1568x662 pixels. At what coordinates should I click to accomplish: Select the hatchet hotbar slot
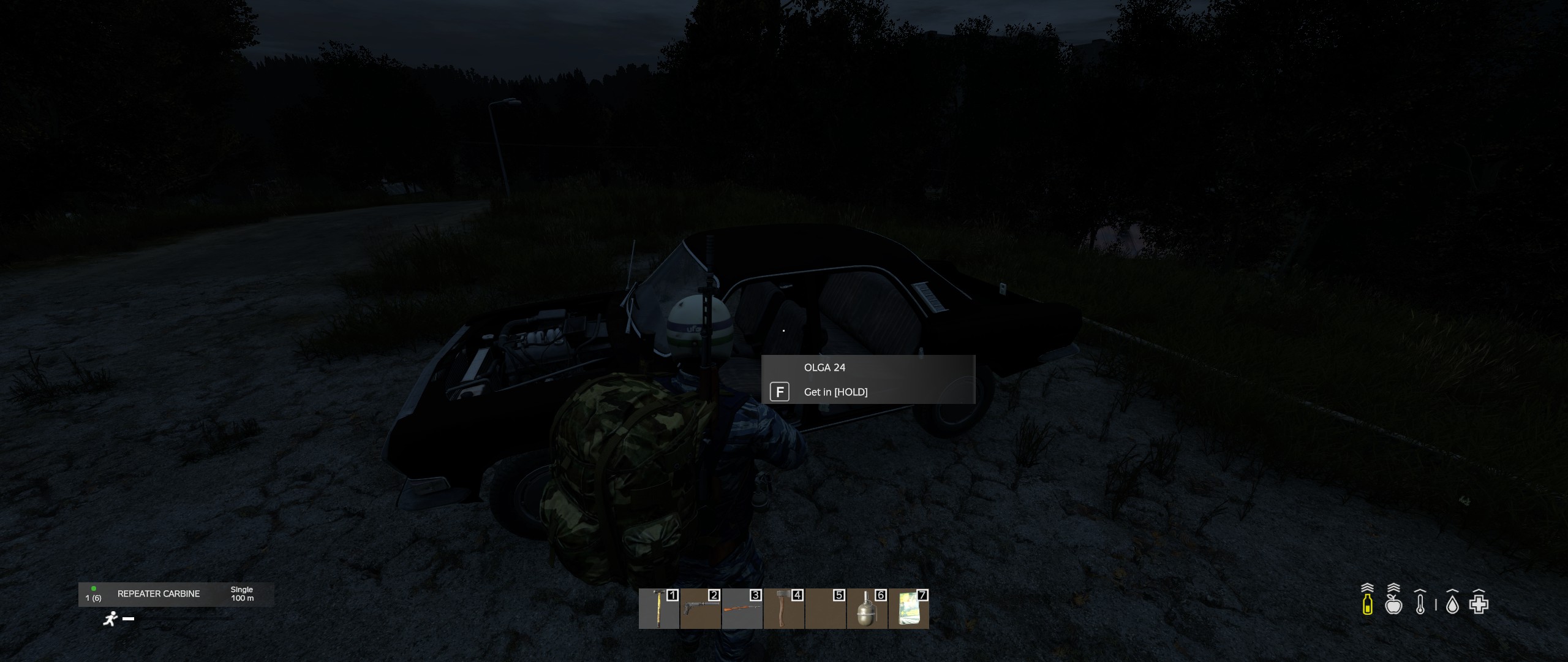784,609
